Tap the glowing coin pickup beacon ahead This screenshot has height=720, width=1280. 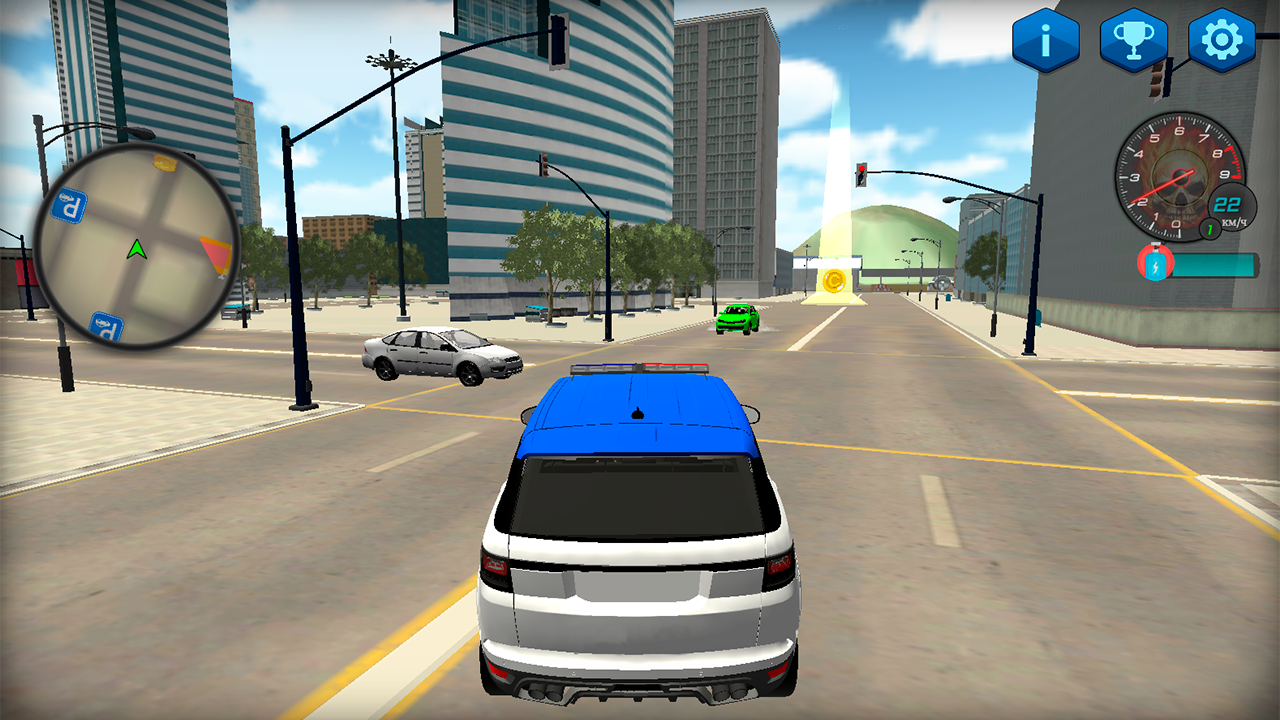click(836, 280)
